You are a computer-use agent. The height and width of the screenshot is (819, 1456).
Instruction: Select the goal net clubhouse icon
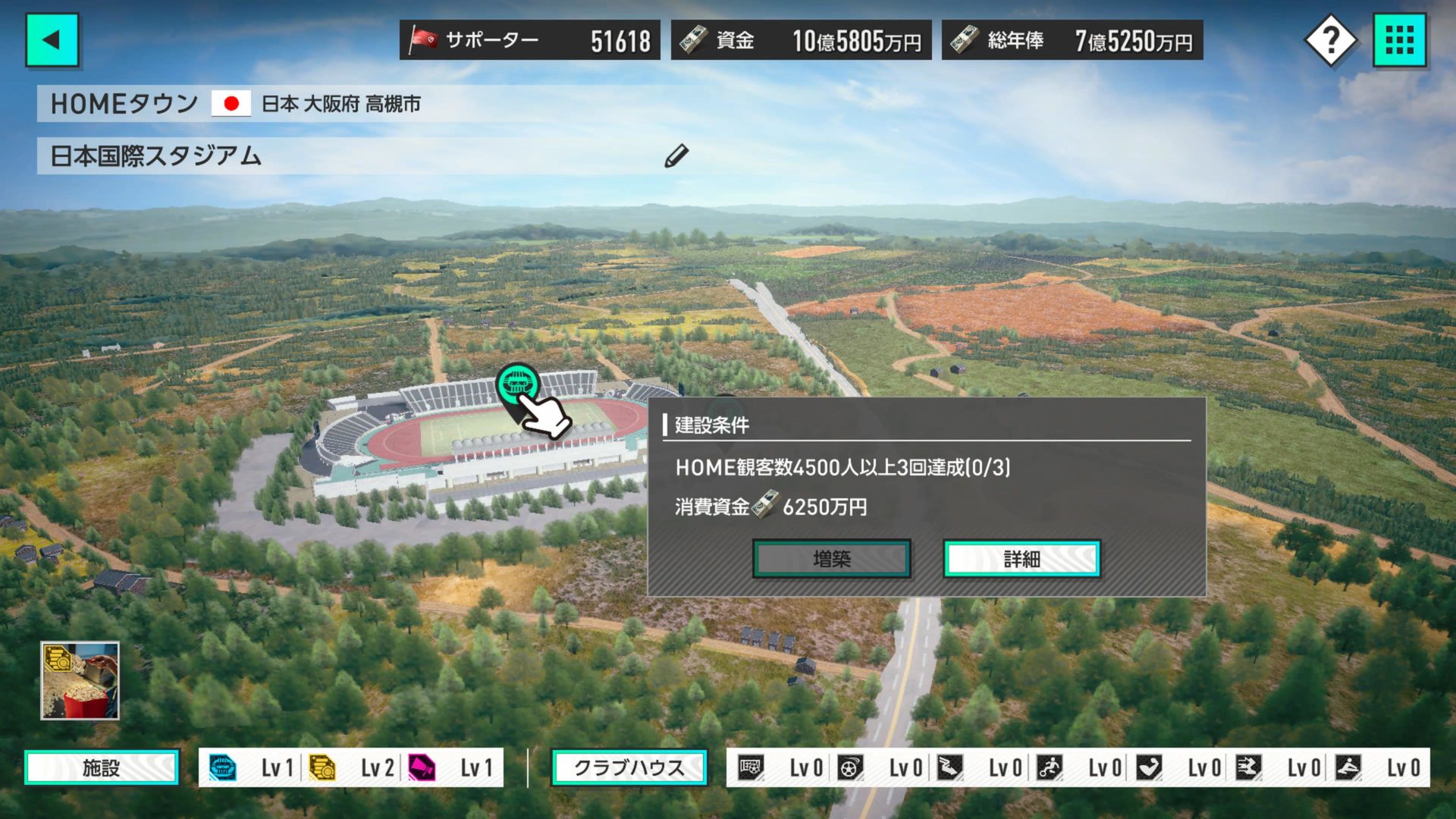pyautogui.click(x=751, y=767)
